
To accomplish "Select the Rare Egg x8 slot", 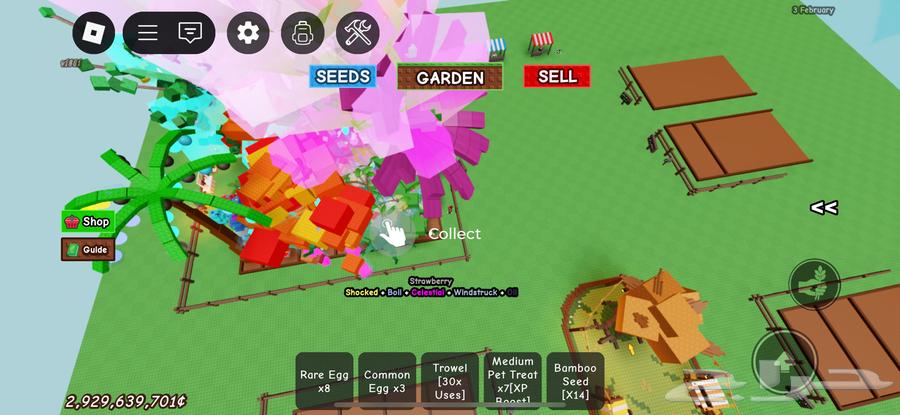I will click(323, 381).
